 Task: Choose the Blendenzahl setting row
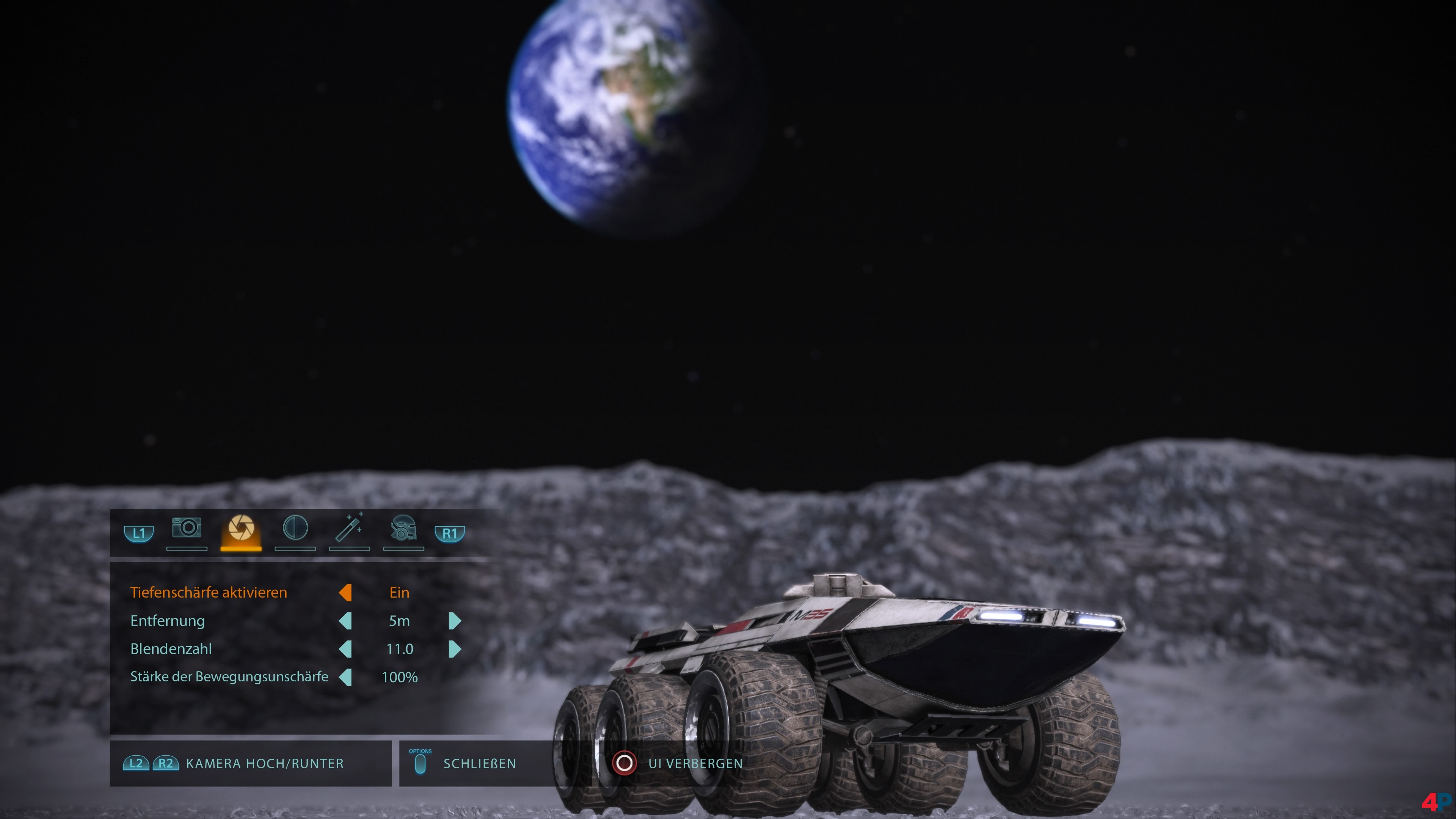pos(171,649)
